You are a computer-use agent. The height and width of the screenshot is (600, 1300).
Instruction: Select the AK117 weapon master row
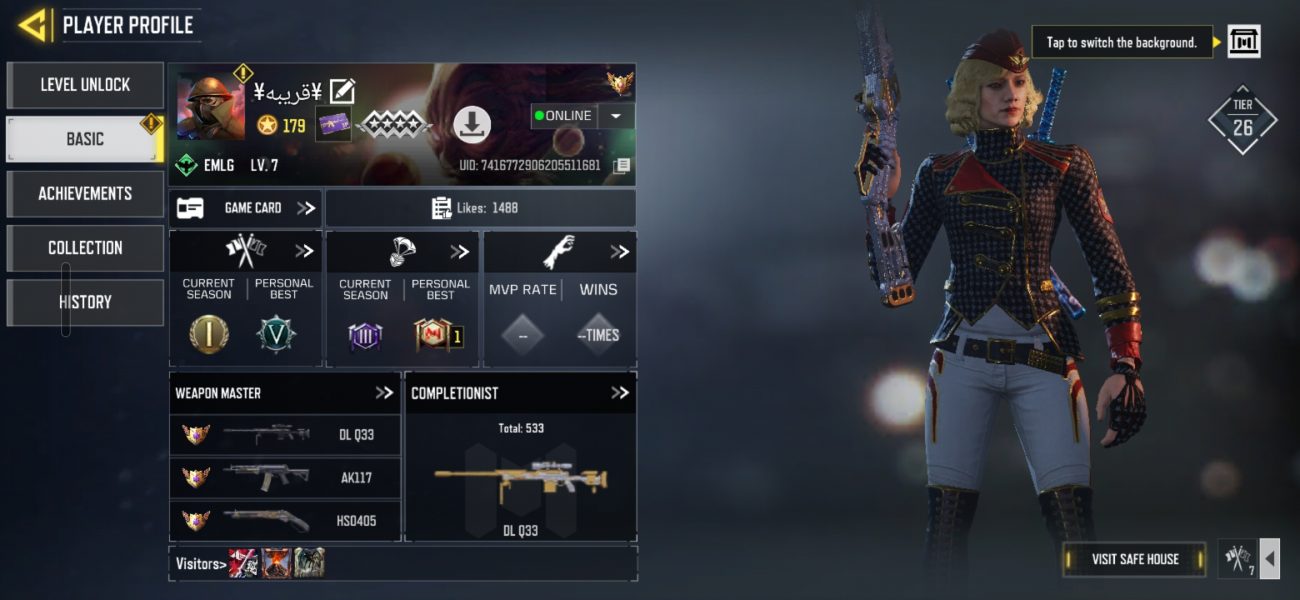286,477
